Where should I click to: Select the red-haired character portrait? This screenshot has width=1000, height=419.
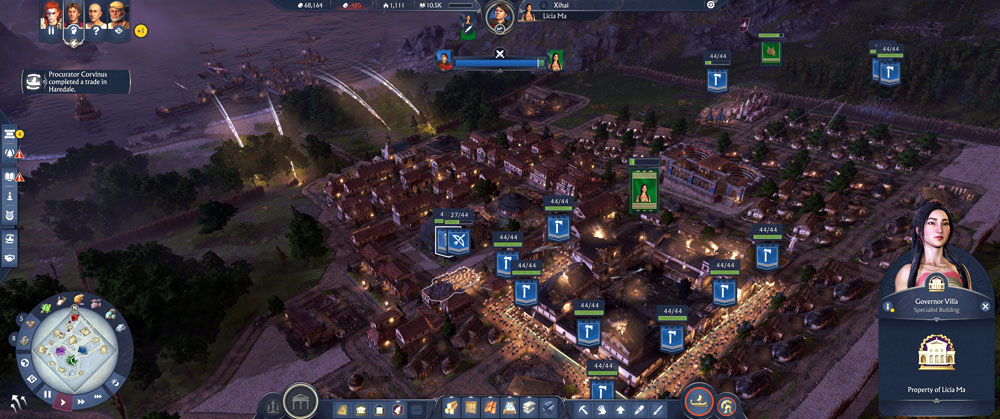(x=50, y=14)
